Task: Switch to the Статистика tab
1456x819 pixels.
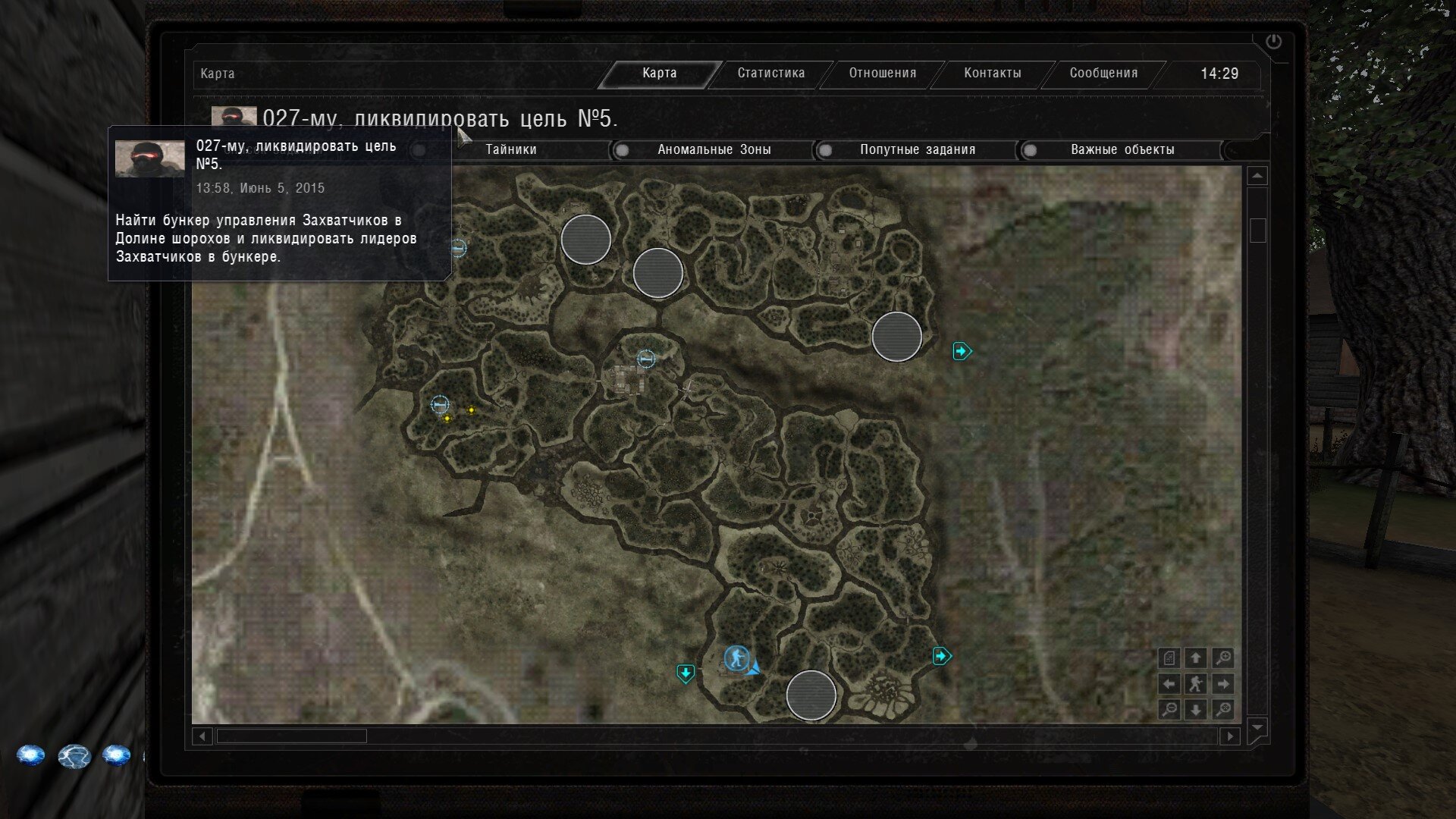Action: click(770, 74)
